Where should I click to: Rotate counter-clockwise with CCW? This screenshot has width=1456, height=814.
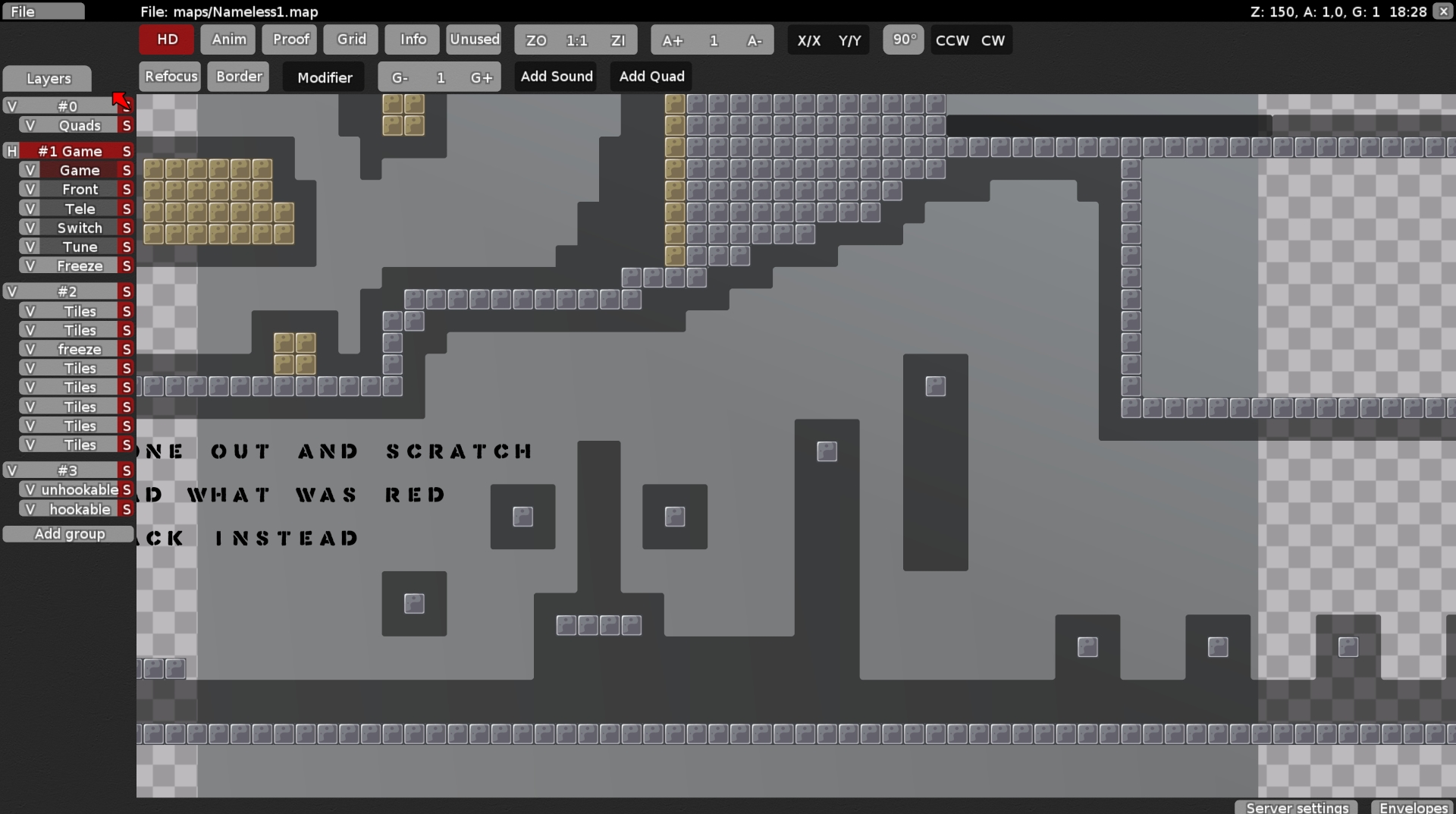[x=951, y=40]
